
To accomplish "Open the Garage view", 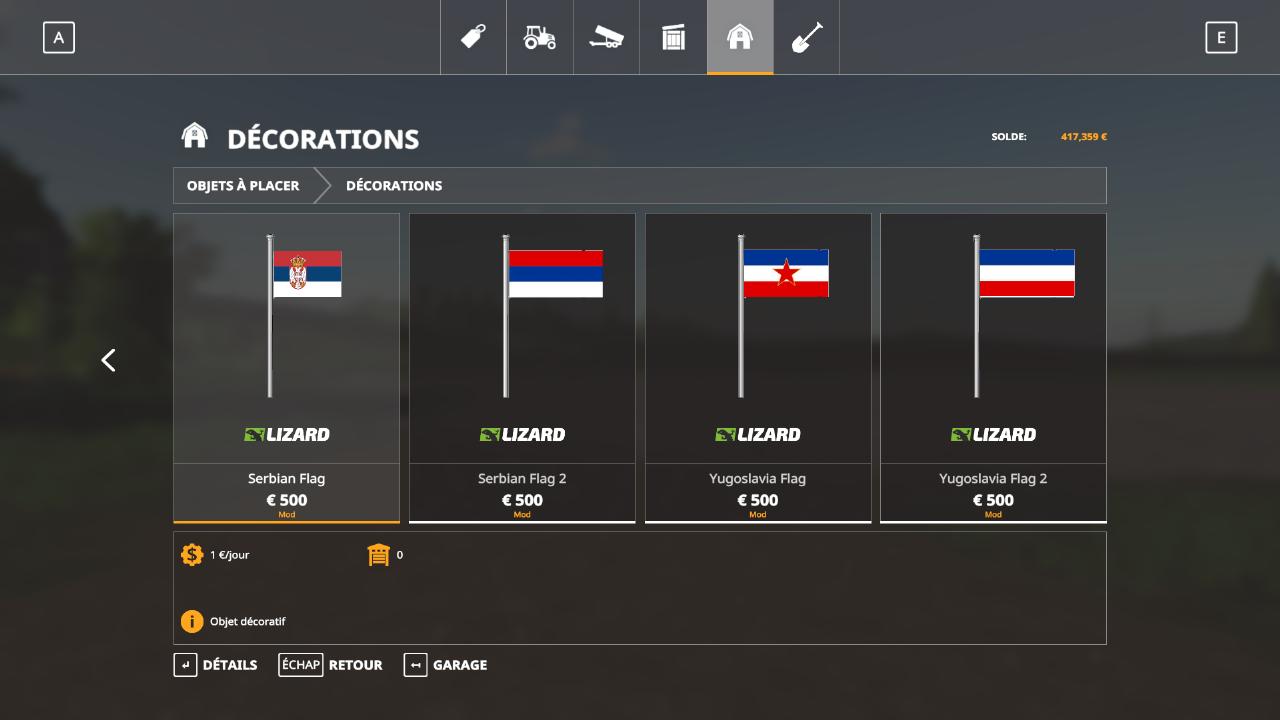I will pyautogui.click(x=446, y=665).
